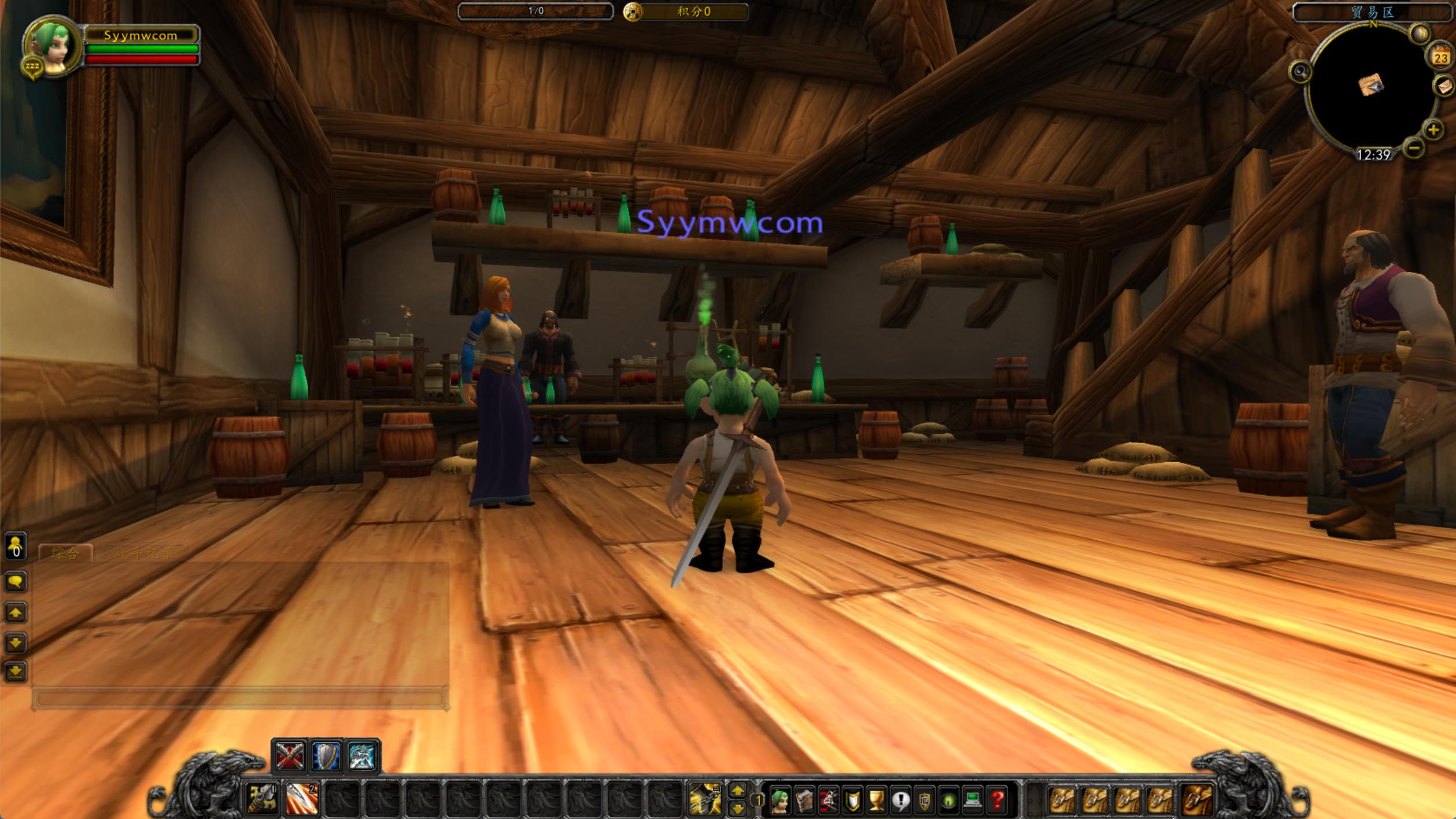The width and height of the screenshot is (1456, 819).
Task: Activate the blue shield stance icon
Action: point(326,756)
